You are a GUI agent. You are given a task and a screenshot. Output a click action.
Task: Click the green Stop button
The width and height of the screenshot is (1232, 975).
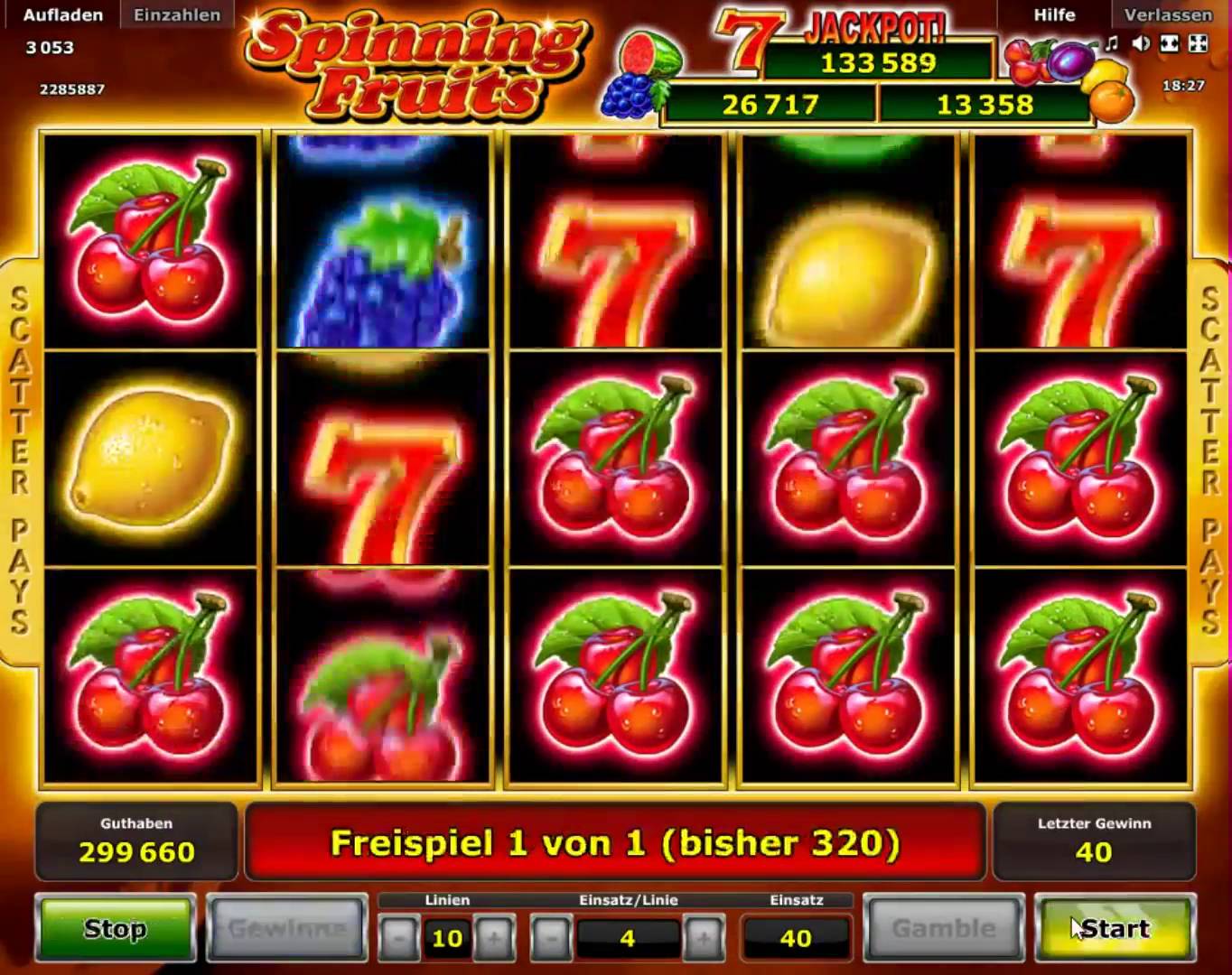click(x=116, y=928)
